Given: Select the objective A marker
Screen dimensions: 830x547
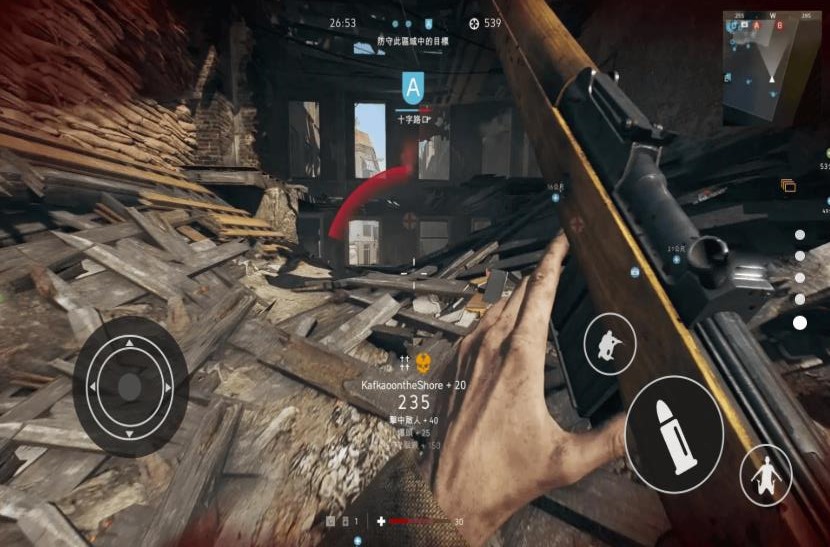Looking at the screenshot, I should click(412, 86).
